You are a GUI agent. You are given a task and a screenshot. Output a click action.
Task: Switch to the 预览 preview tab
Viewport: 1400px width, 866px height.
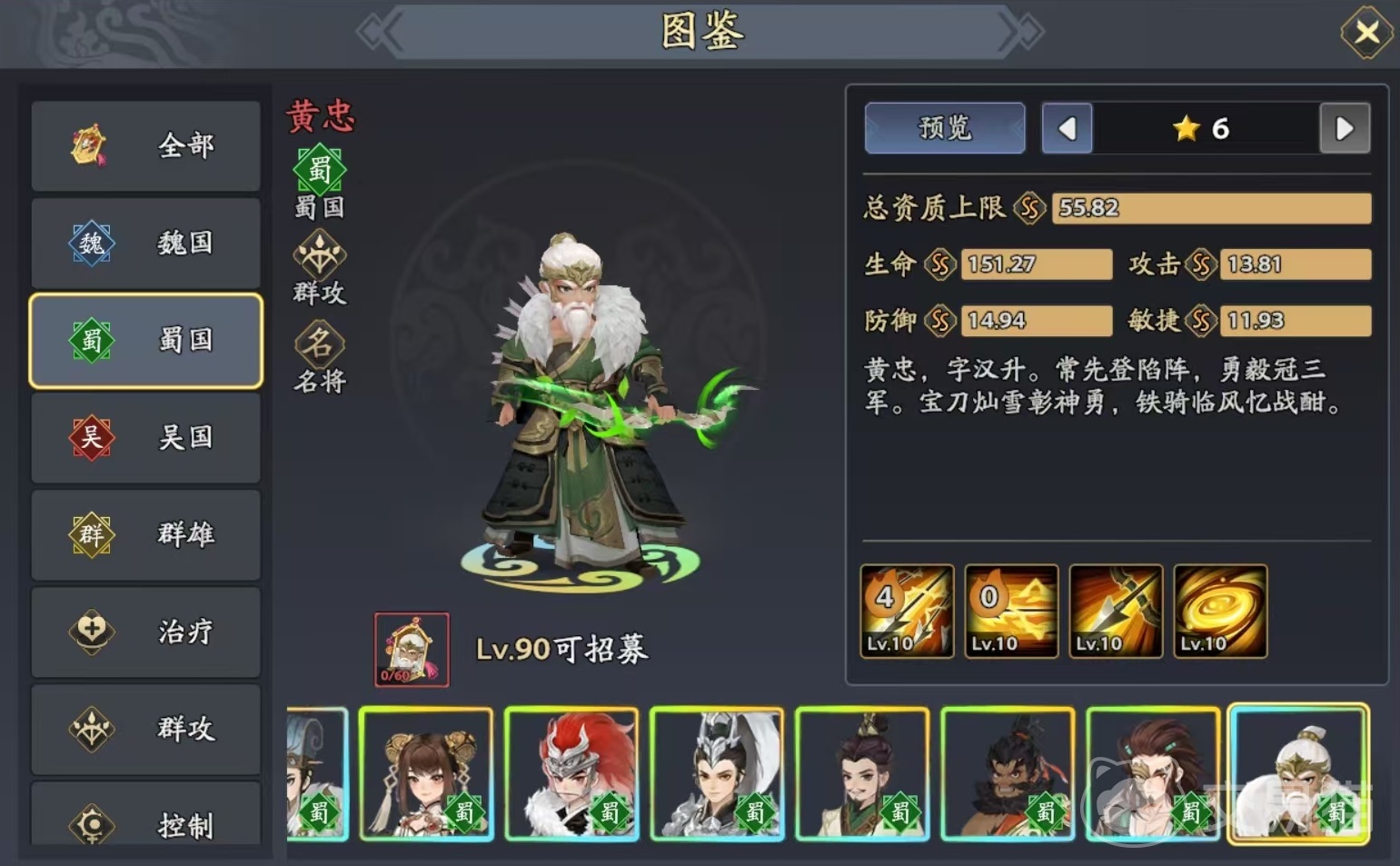(x=944, y=127)
